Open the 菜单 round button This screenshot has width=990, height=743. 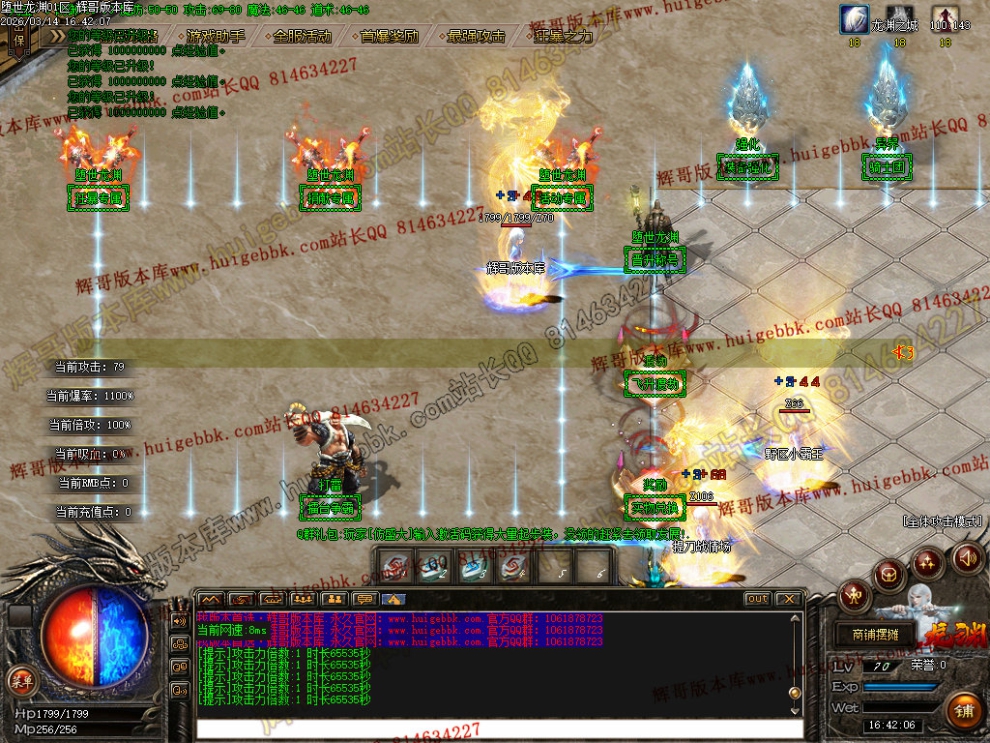[19, 681]
